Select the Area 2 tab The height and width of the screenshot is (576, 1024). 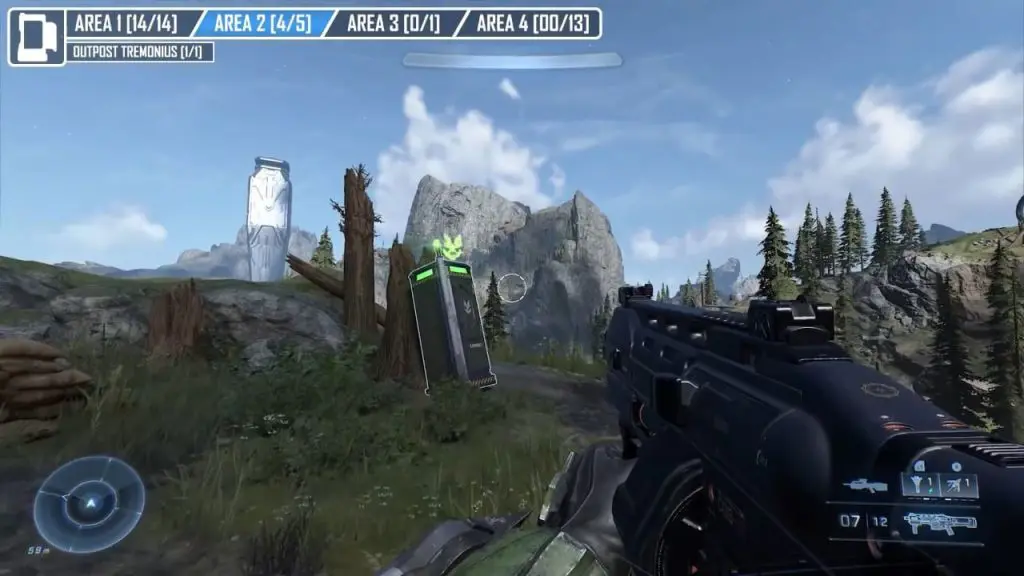pyautogui.click(x=262, y=23)
